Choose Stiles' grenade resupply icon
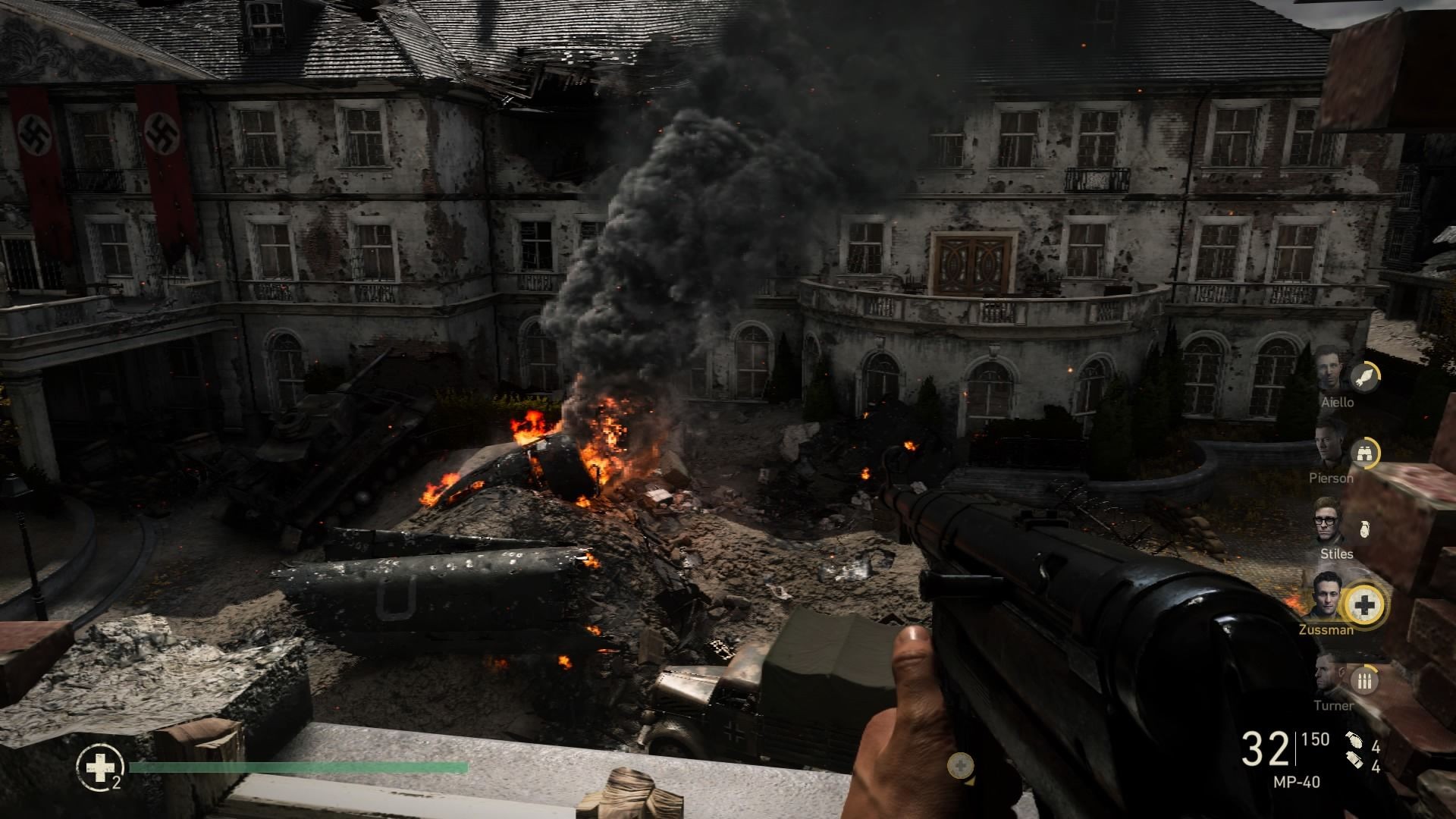1456x819 pixels. [1364, 529]
